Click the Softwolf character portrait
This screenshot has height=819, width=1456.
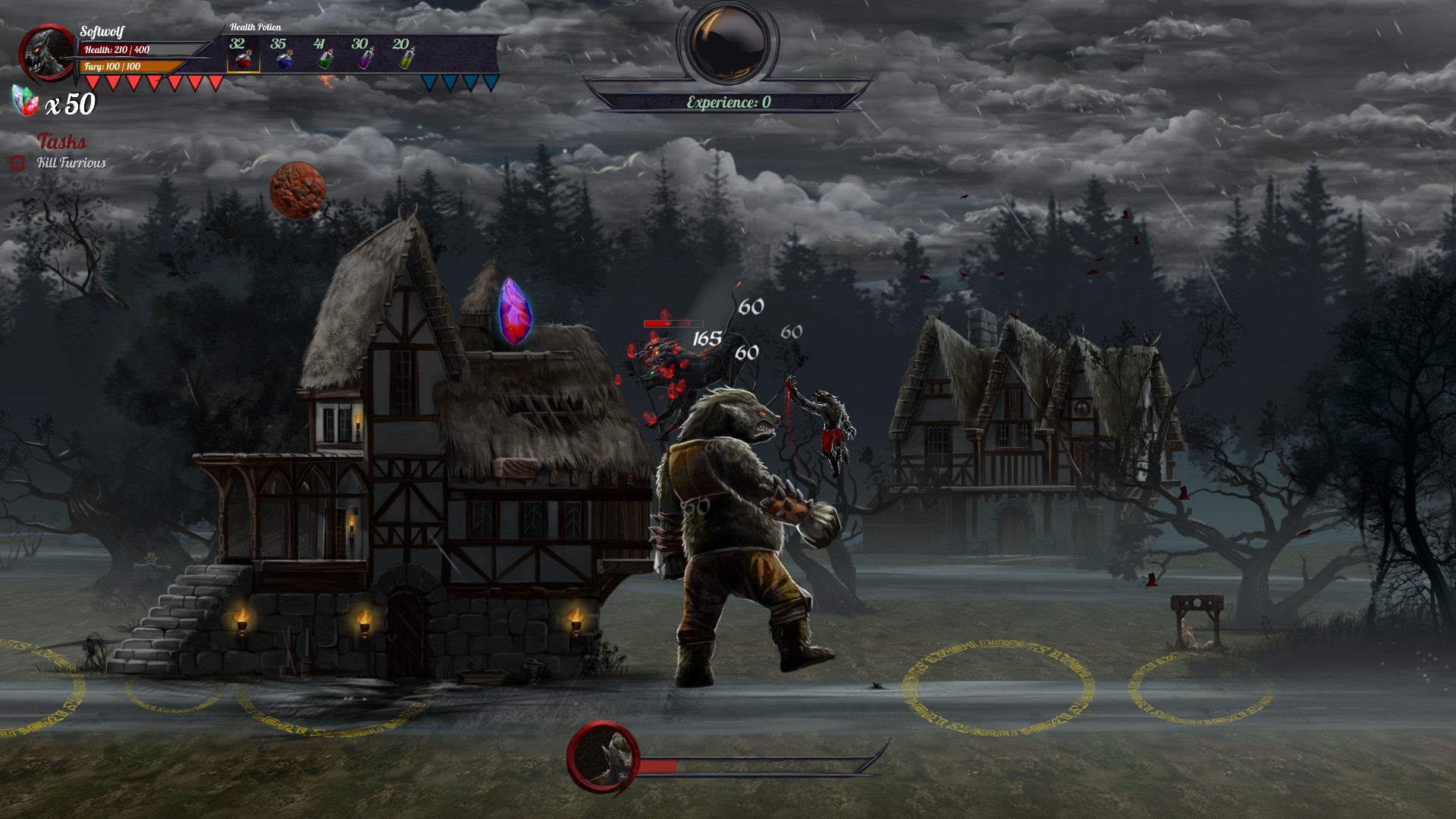(47, 53)
